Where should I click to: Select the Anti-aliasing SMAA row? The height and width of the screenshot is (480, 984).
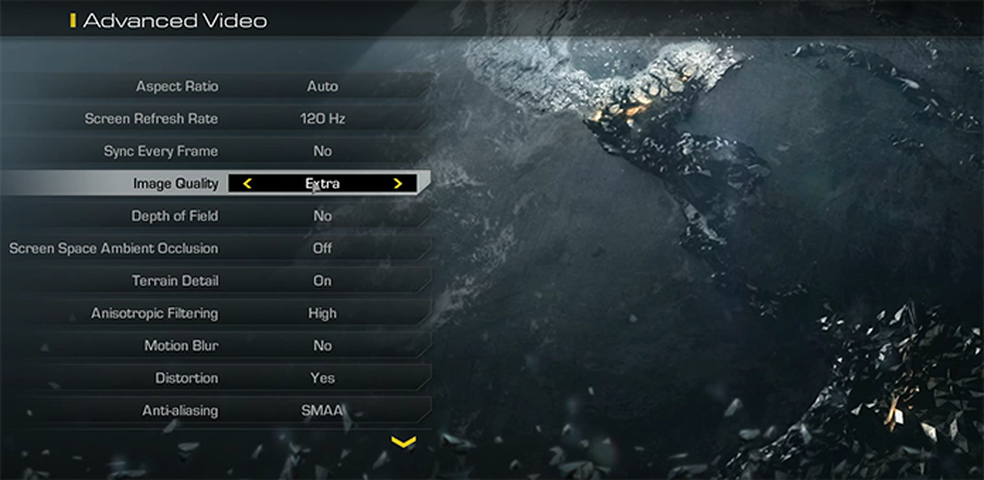tap(215, 410)
